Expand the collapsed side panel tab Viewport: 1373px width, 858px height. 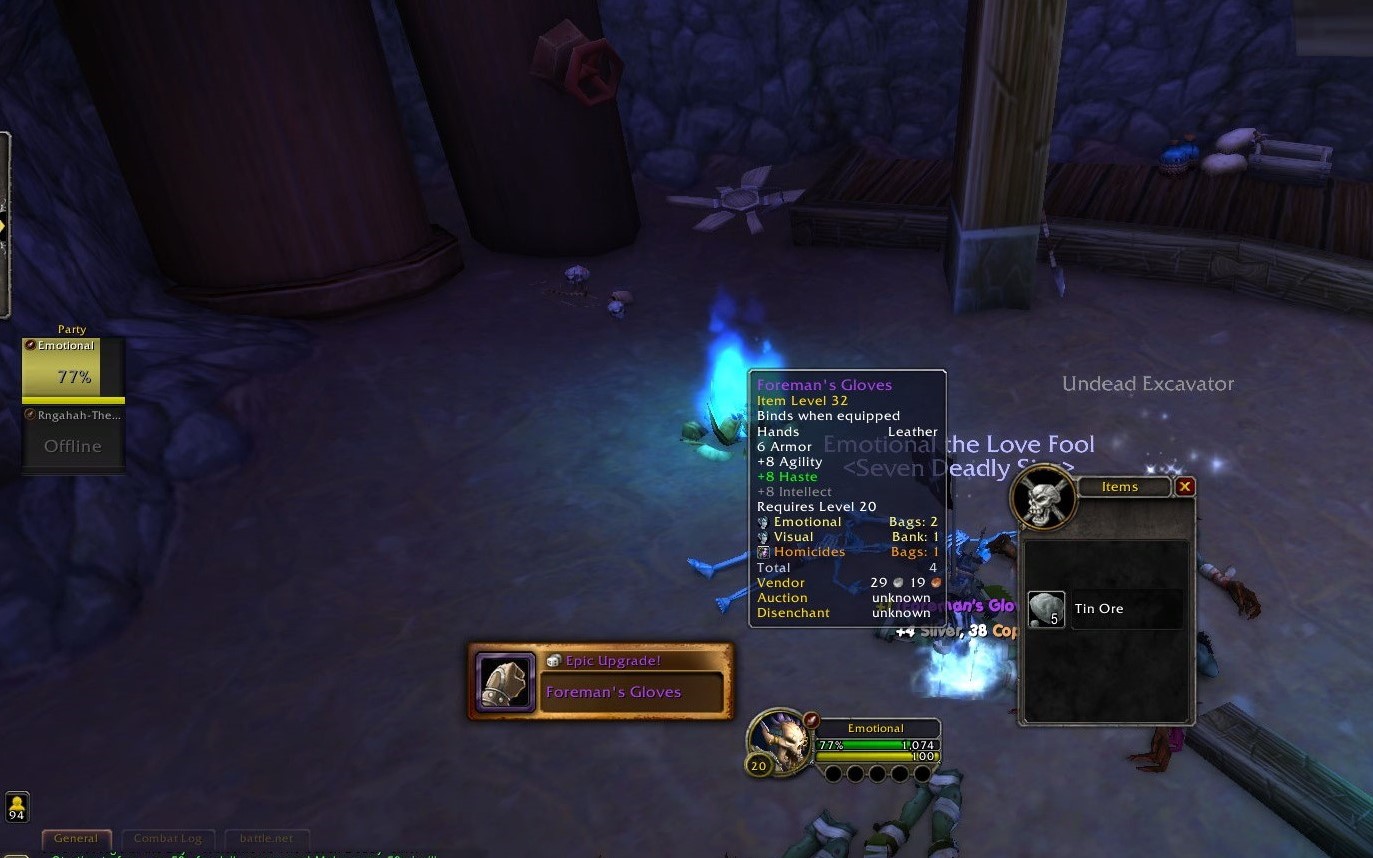(4, 226)
